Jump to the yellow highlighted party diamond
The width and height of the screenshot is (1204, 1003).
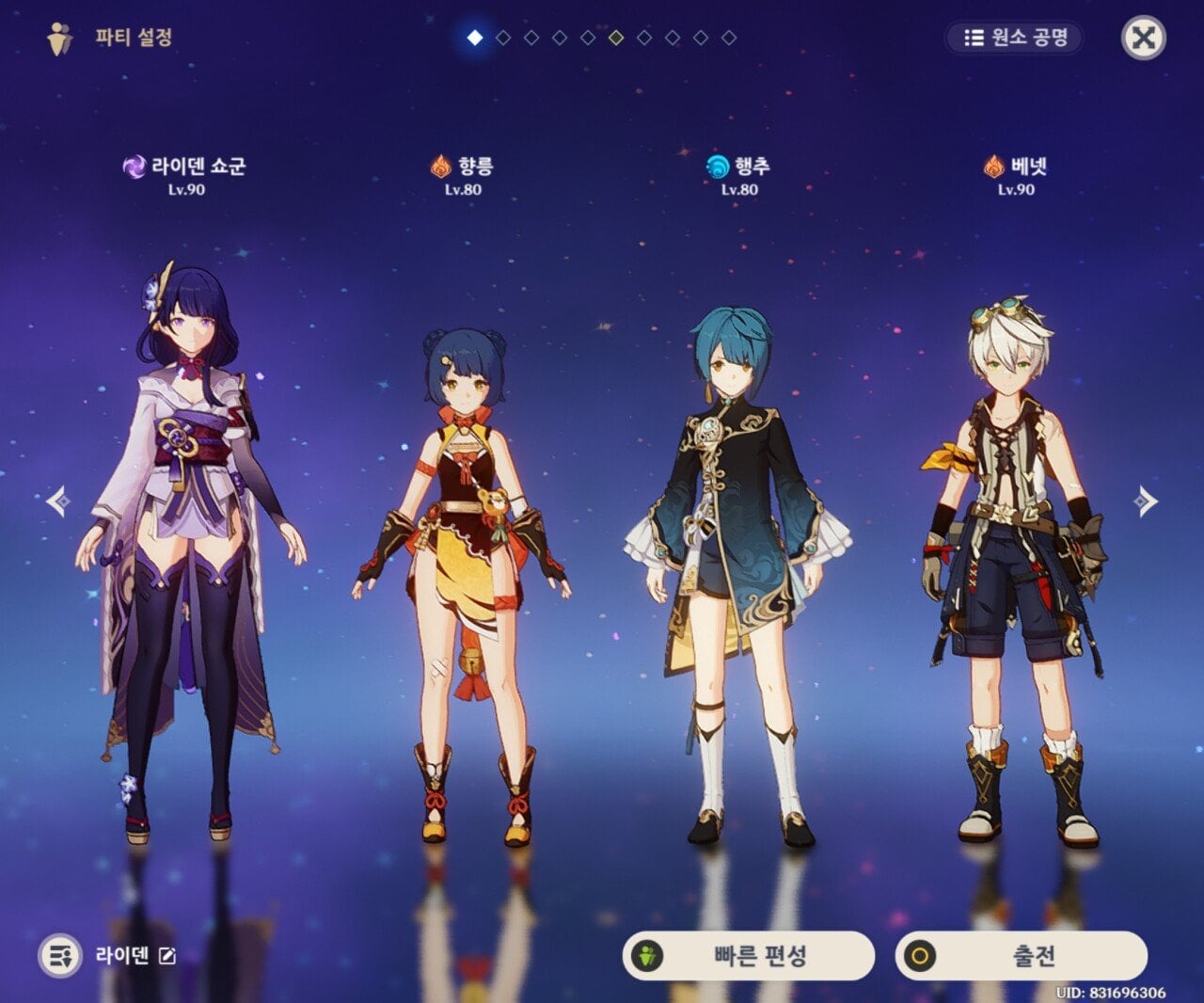pos(616,38)
